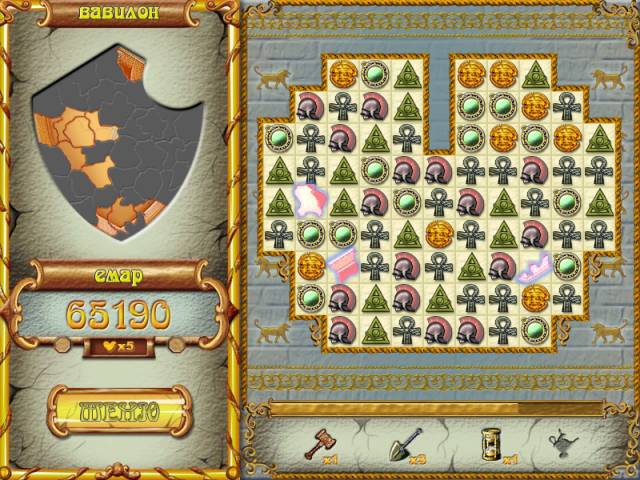Open the меню button

point(119,411)
